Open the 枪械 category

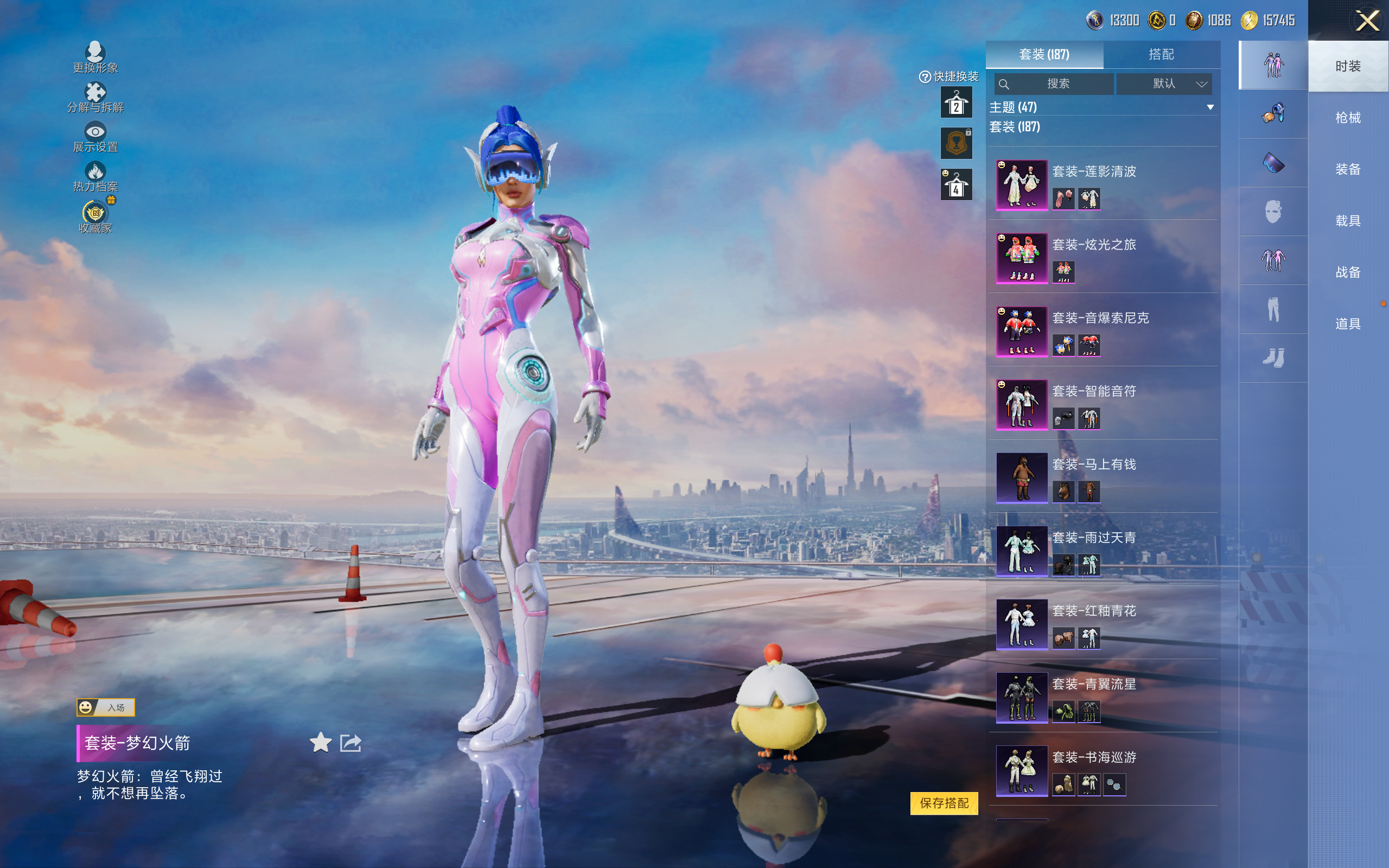pyautogui.click(x=1348, y=118)
